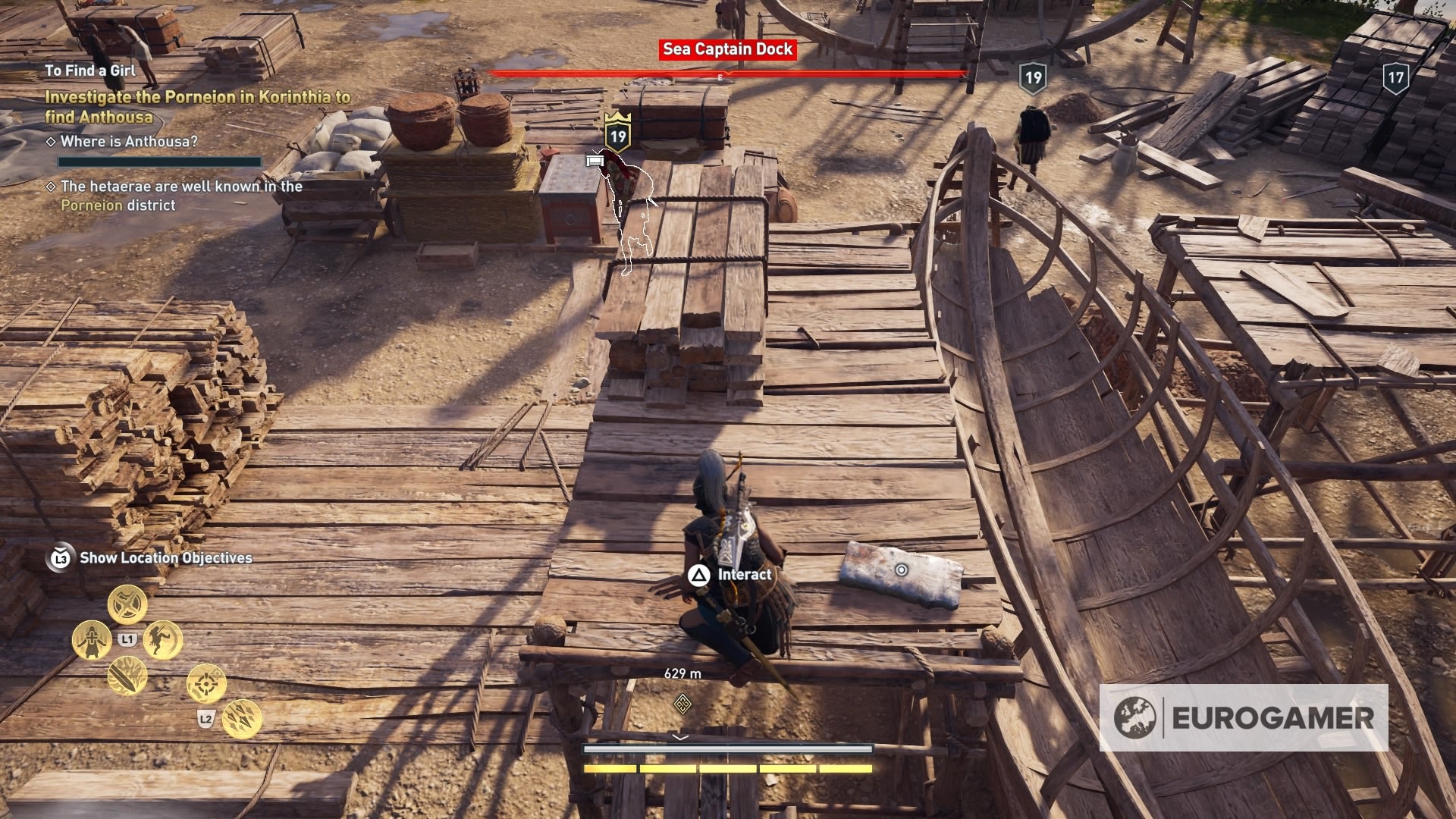Open the L1 ability wheel label
Viewport: 1456px width, 819px height.
point(127,639)
